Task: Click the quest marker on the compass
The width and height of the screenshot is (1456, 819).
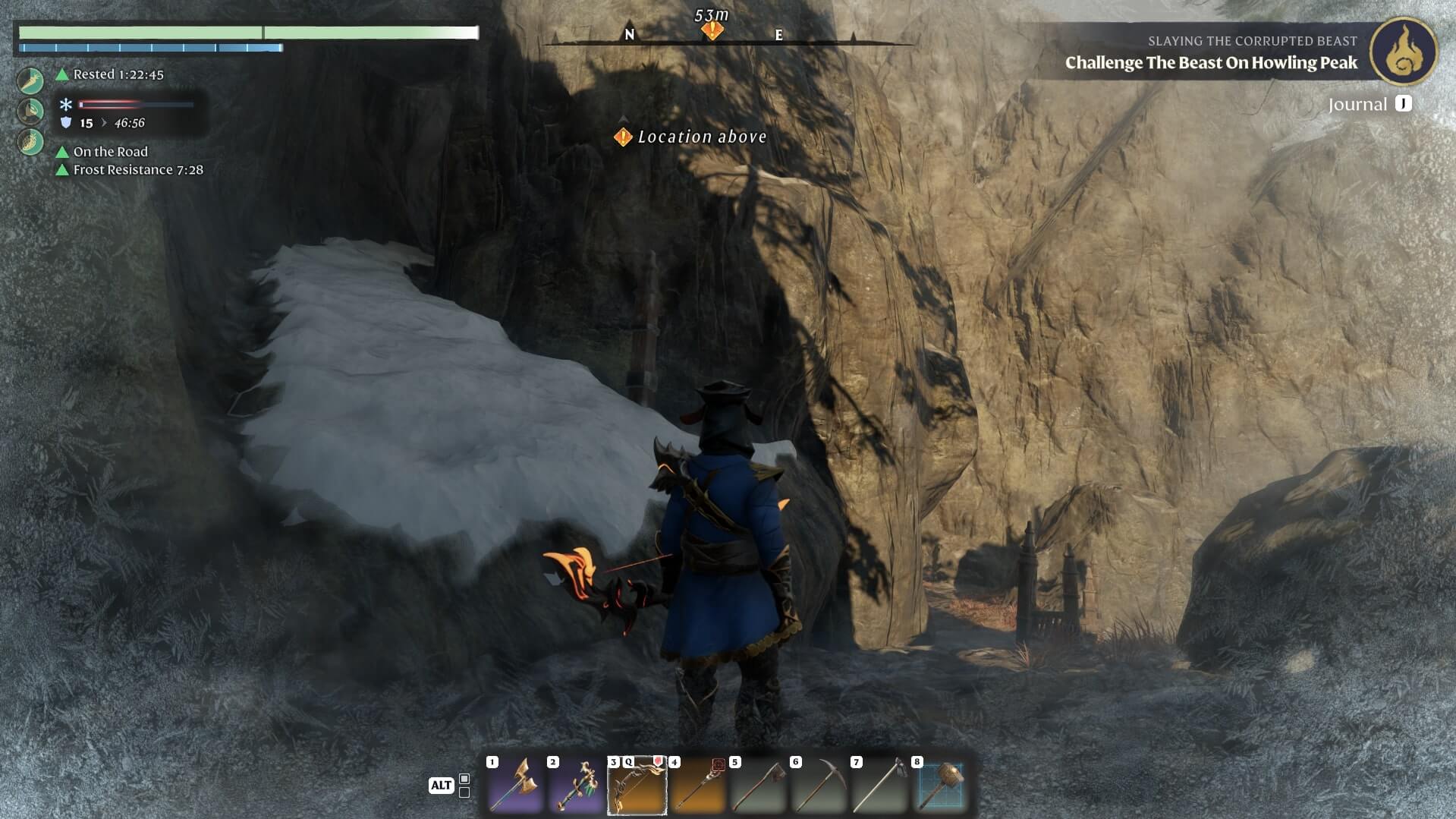Action: (712, 30)
